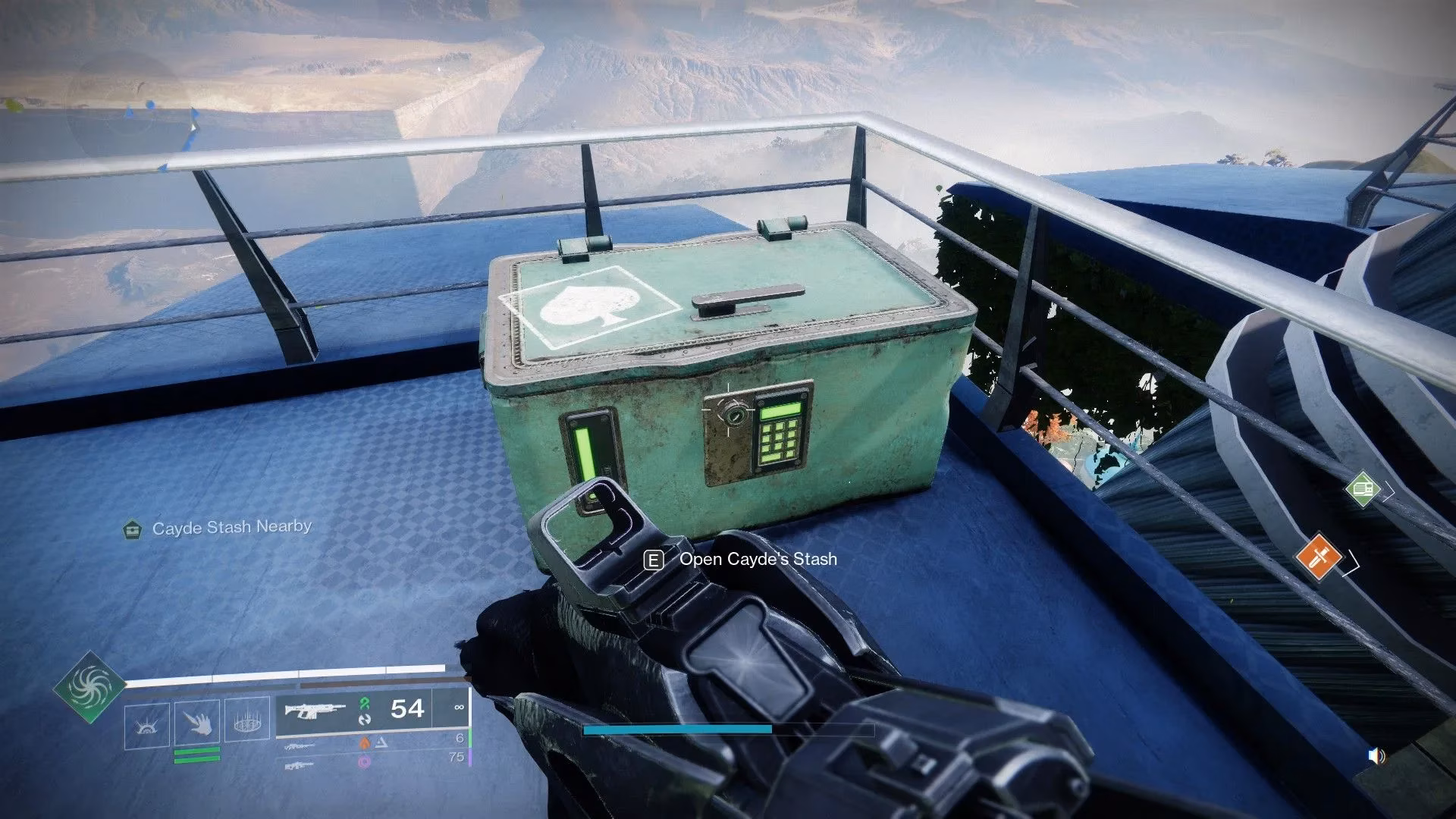This screenshot has width=1456, height=819.
Task: Expand the gunsmith waypoint chevron bracket
Action: 1389,491
